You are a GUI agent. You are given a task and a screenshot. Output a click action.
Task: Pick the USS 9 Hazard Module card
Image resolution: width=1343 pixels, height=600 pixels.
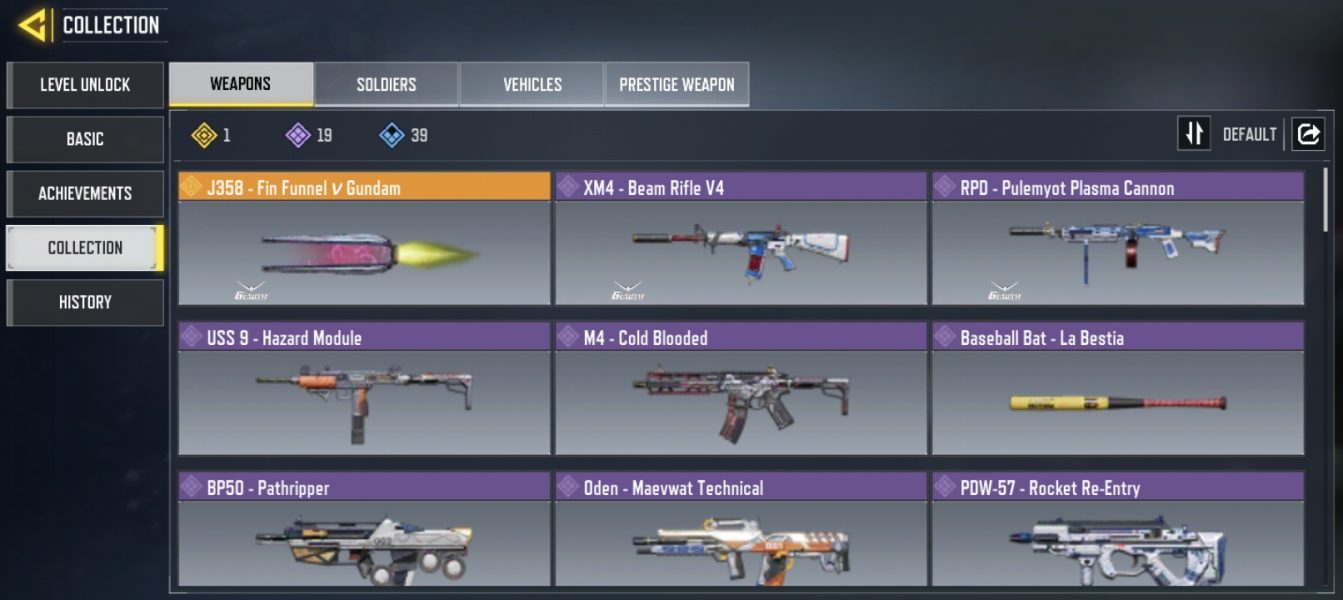(364, 389)
